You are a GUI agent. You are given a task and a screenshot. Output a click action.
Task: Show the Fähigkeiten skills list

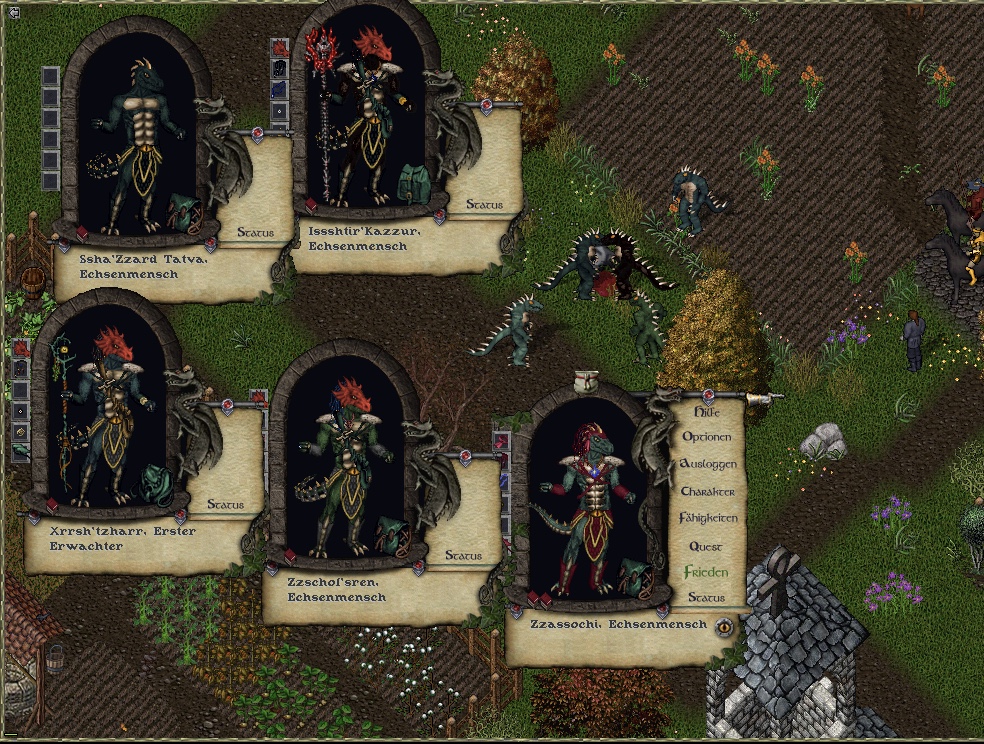(707, 519)
